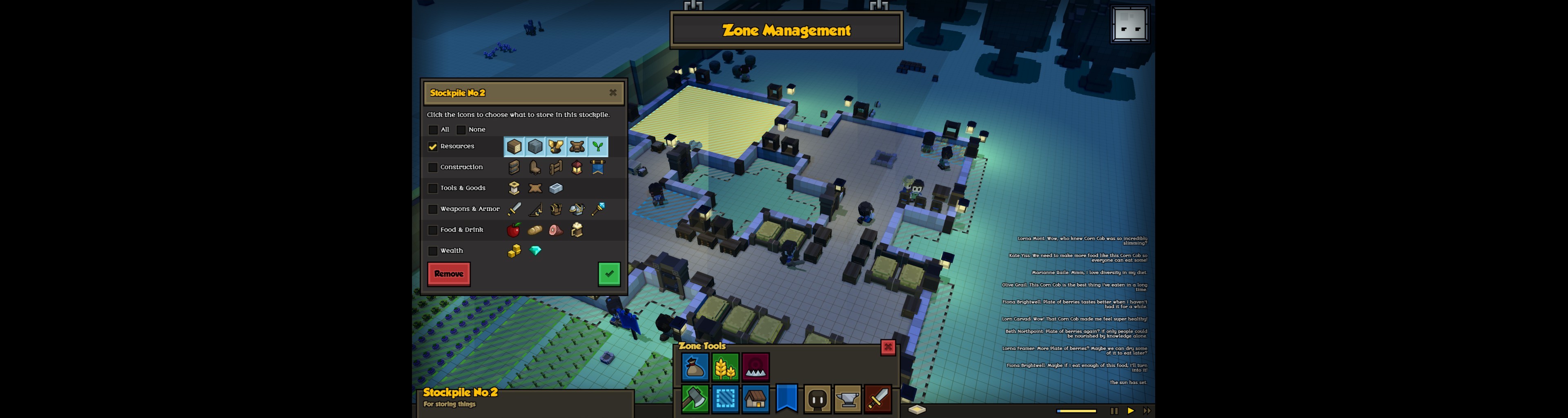Uncheck the Resources category checkbox
Image resolution: width=1568 pixels, height=418 pixels.
click(x=433, y=147)
